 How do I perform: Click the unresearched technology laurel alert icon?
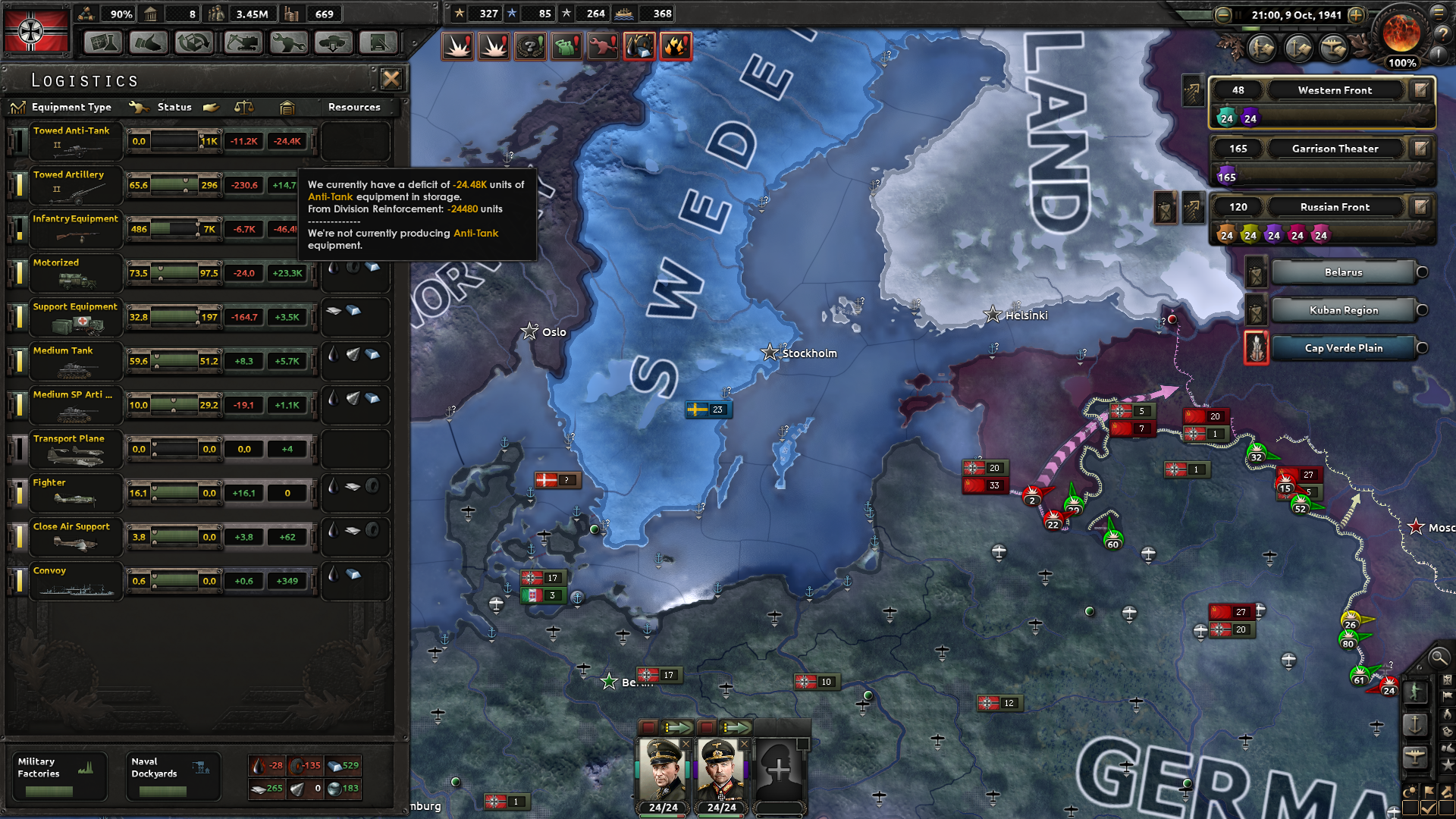click(x=531, y=45)
